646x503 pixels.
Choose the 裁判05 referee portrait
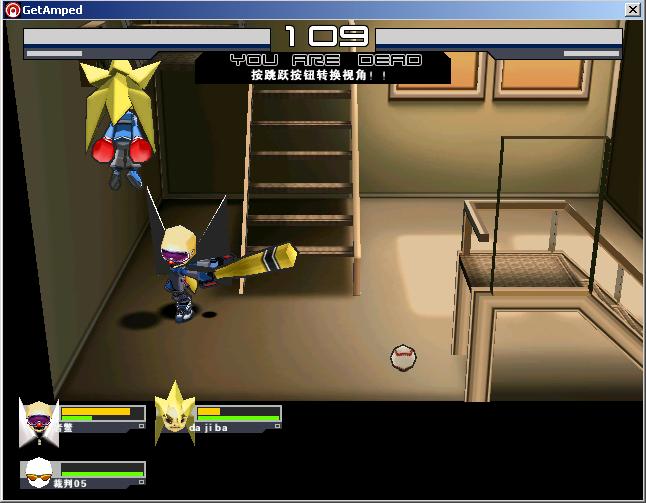(38, 471)
